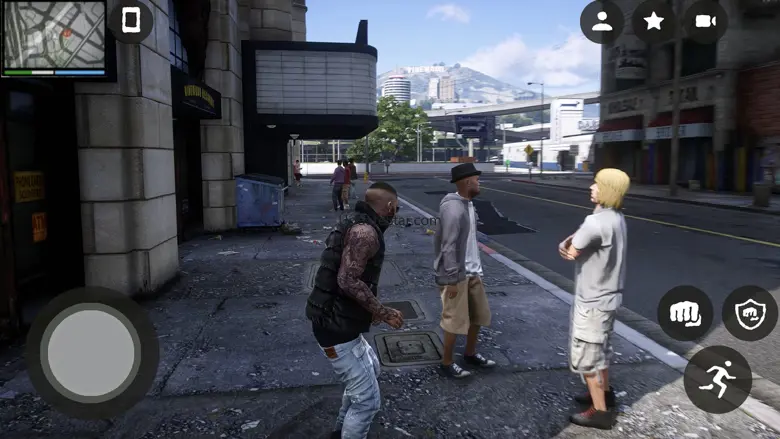Toggle the video camera button
Screen dimensions: 780x439
(x=706, y=22)
